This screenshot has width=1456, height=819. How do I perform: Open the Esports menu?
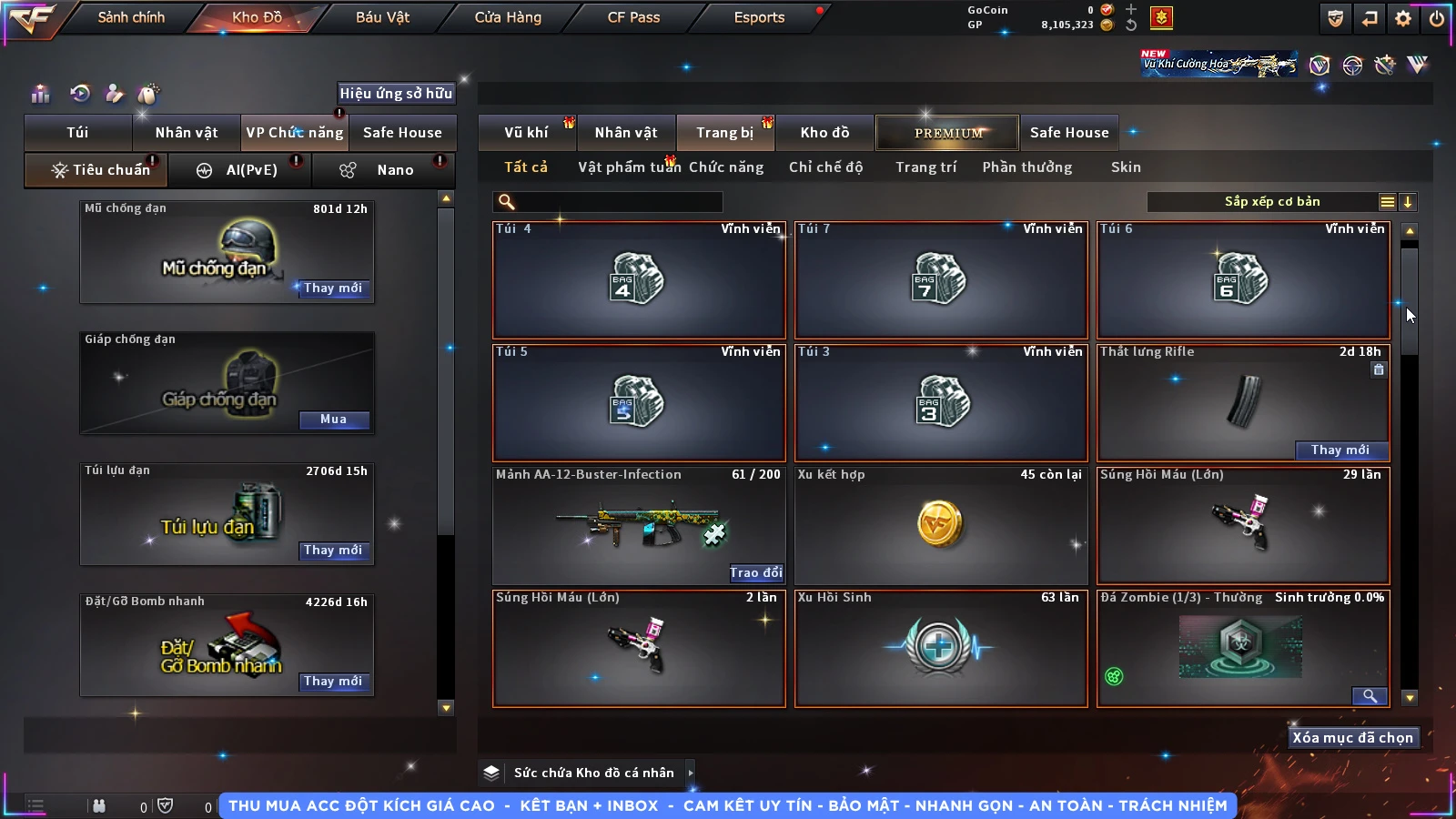[759, 17]
